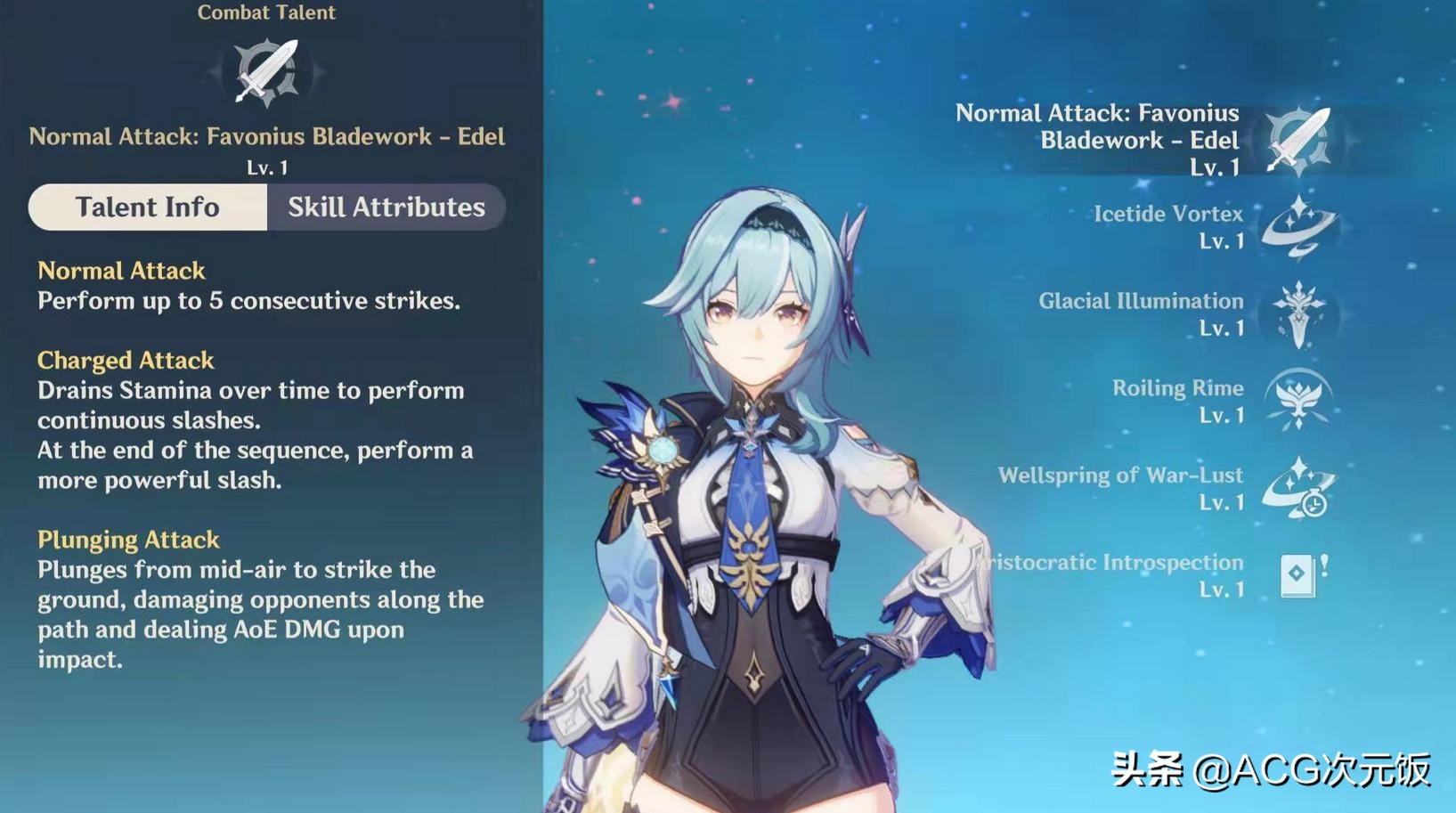
Task: Select Normal Attack: Favonius Bladework – Edel talent
Action: click(1297, 140)
